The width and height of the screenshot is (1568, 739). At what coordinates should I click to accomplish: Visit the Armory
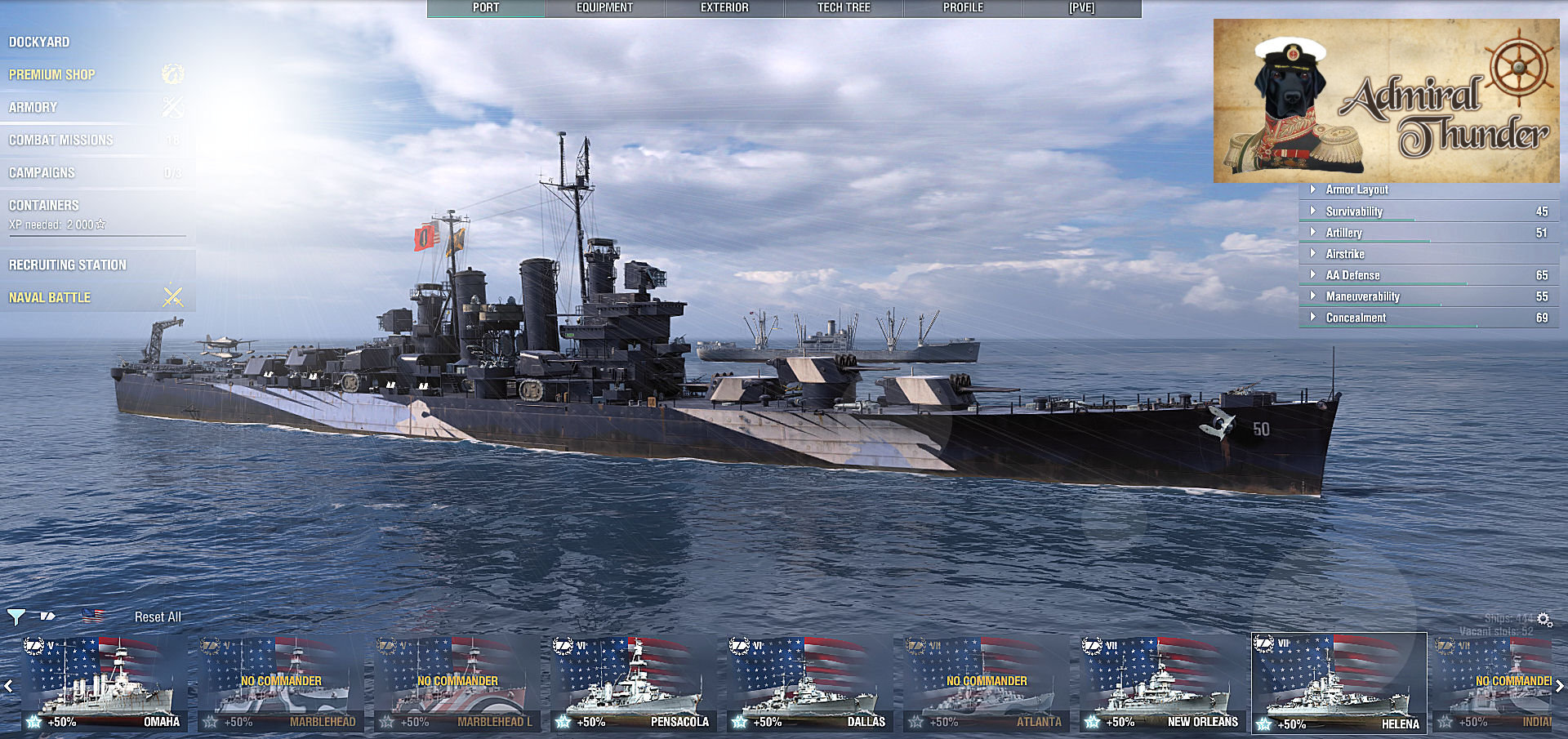tap(33, 107)
